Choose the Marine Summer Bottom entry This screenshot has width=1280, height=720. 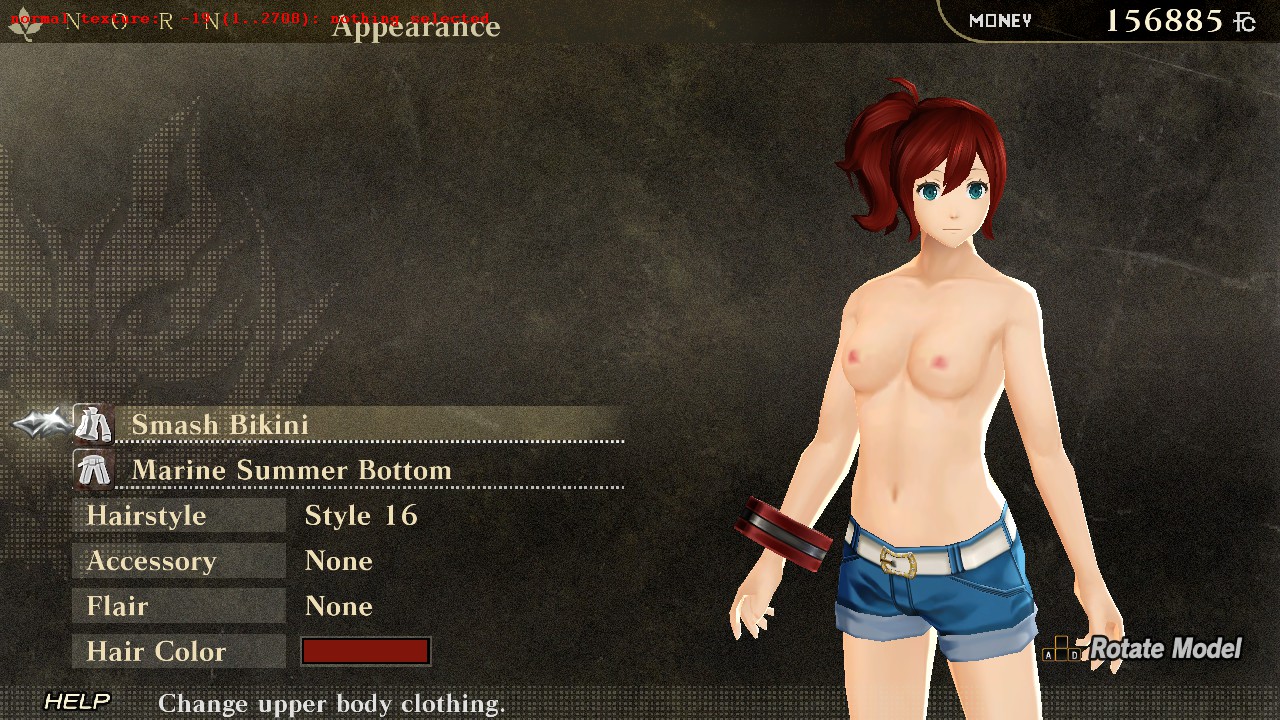[x=291, y=470]
